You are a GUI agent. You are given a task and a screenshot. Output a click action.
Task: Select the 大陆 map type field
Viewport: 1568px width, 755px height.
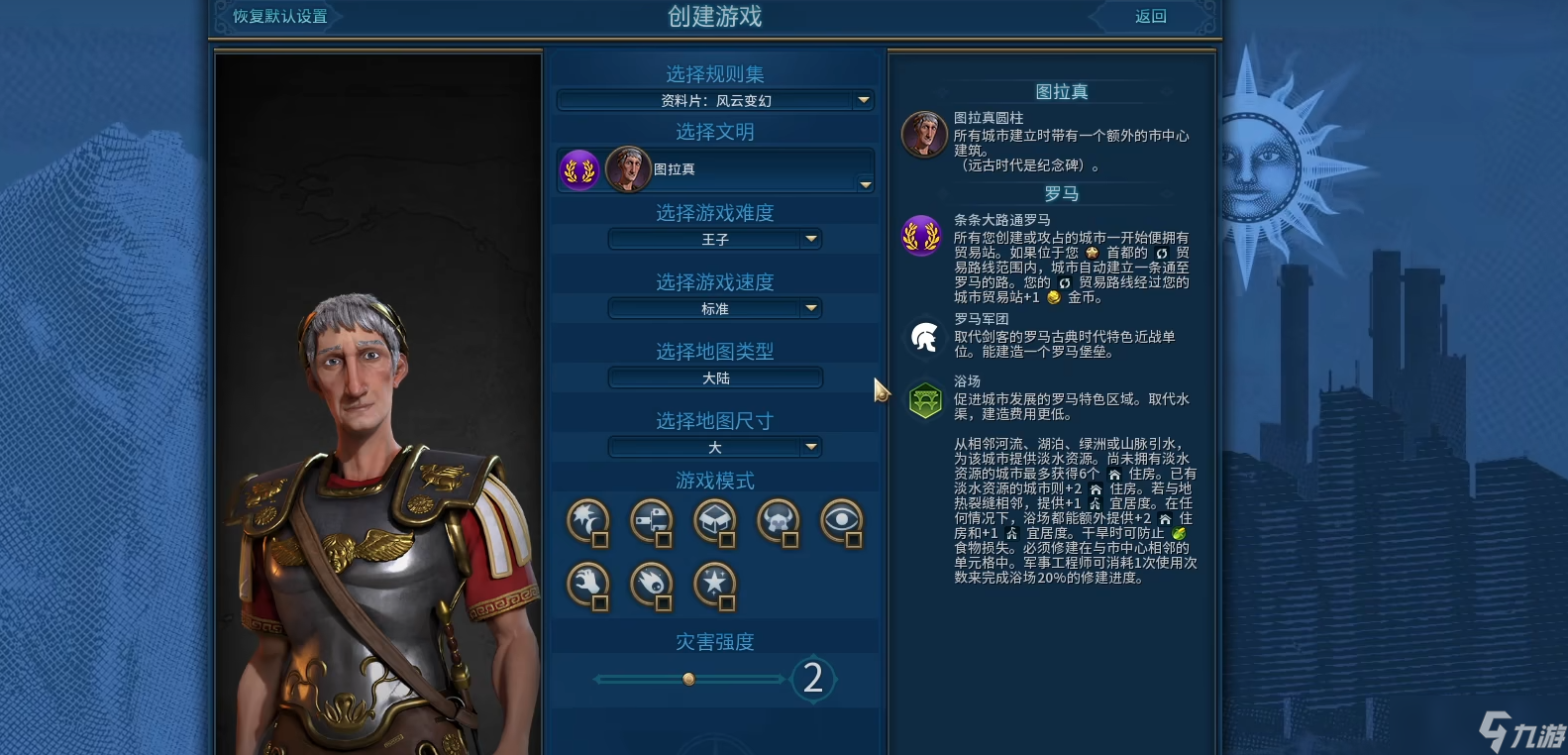713,377
